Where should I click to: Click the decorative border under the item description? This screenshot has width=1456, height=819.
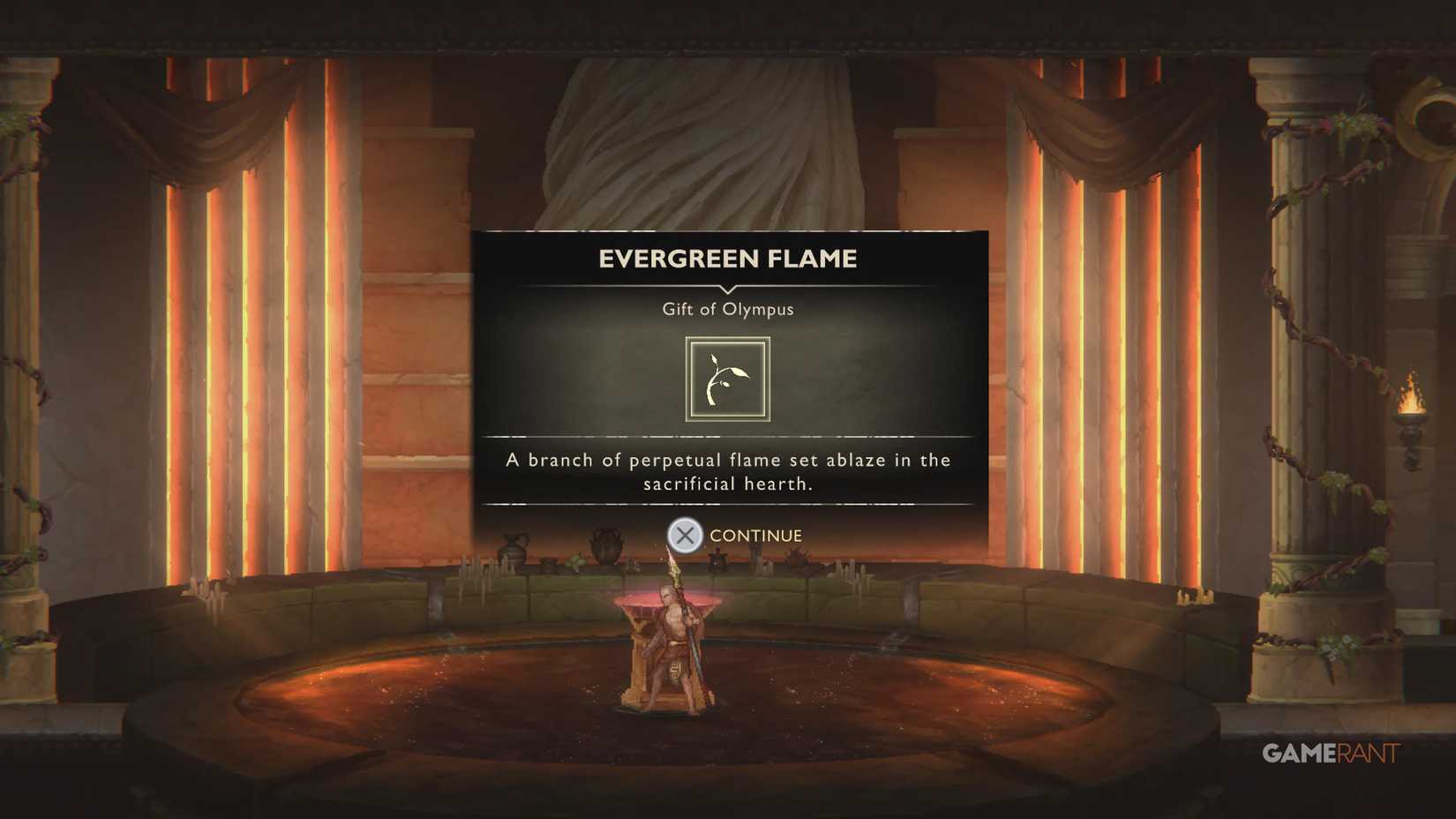726,506
